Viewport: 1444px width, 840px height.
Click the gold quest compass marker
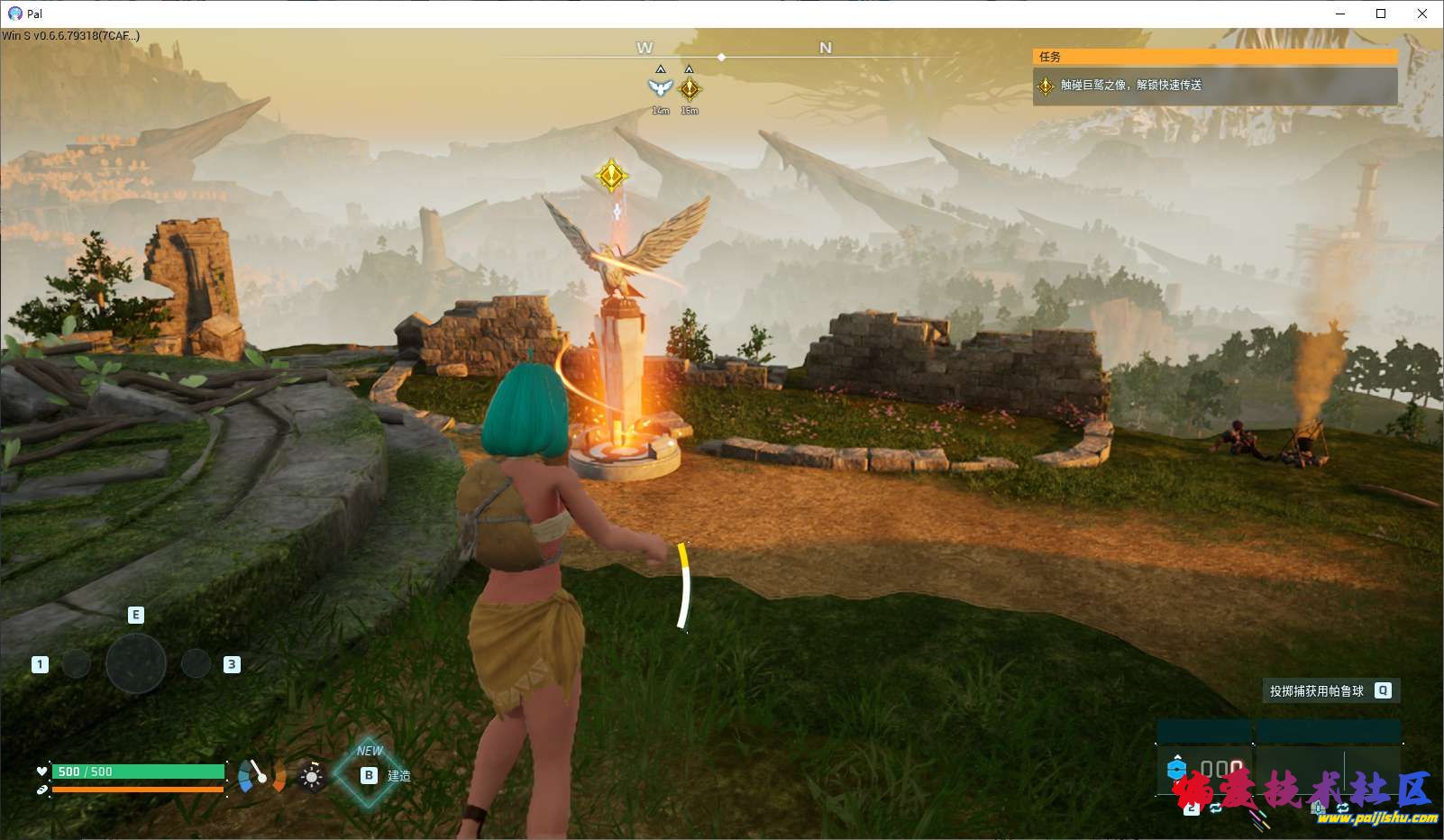(690, 88)
